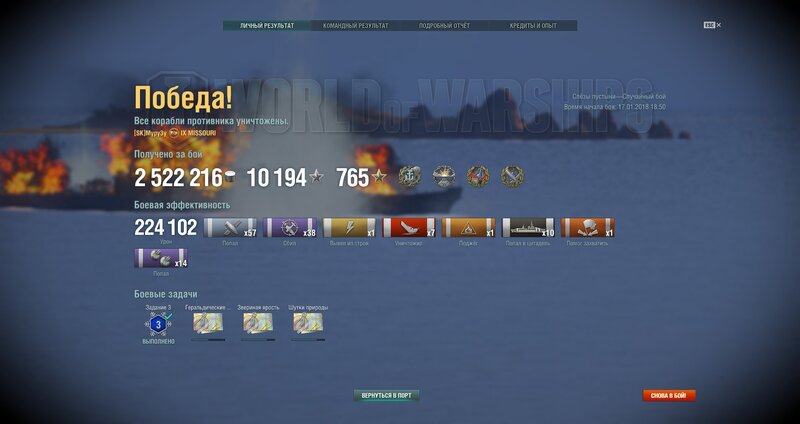
Task: Click the orange Поджёг ribbon
Action: [x=468, y=228]
